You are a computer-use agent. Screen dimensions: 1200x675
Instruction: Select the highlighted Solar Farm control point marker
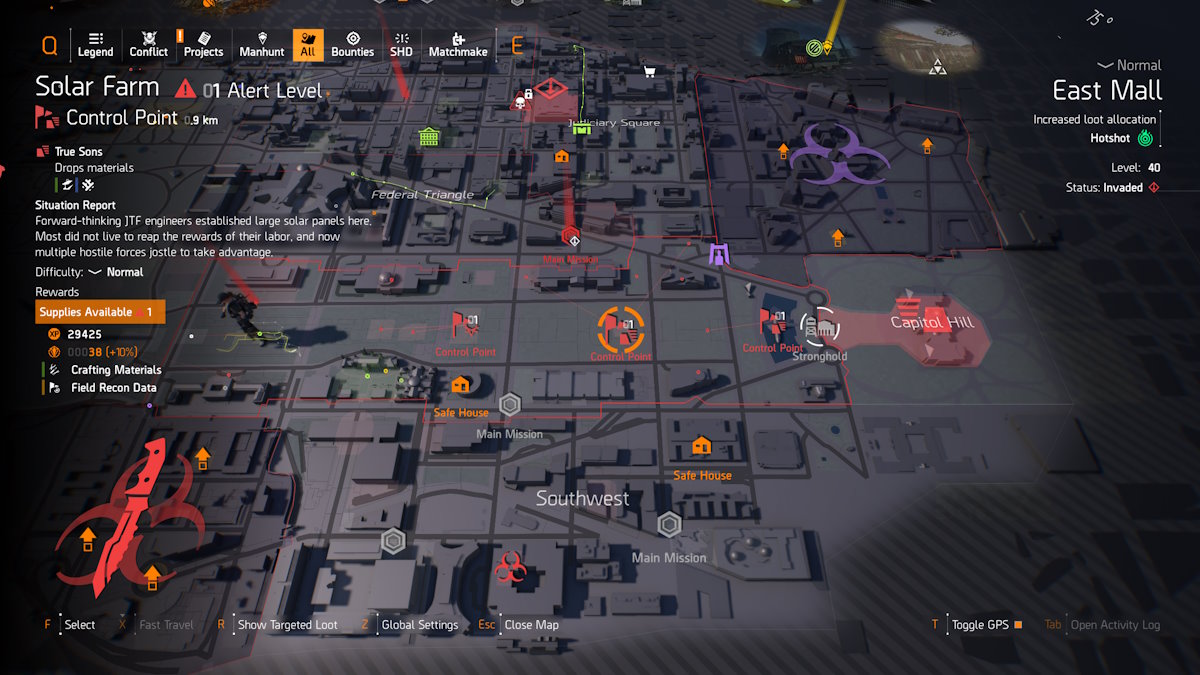621,328
